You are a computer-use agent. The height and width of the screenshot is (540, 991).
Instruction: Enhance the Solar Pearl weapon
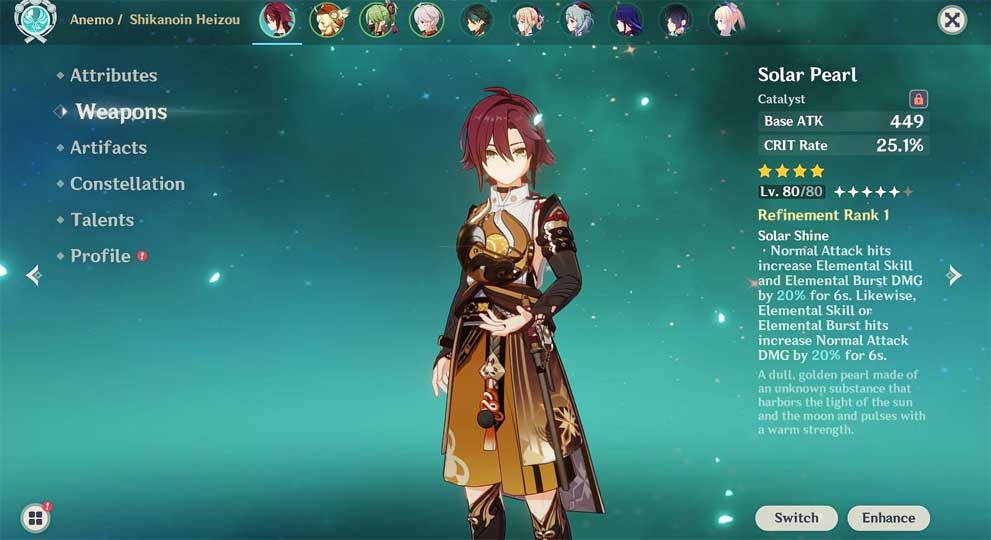(x=888, y=518)
